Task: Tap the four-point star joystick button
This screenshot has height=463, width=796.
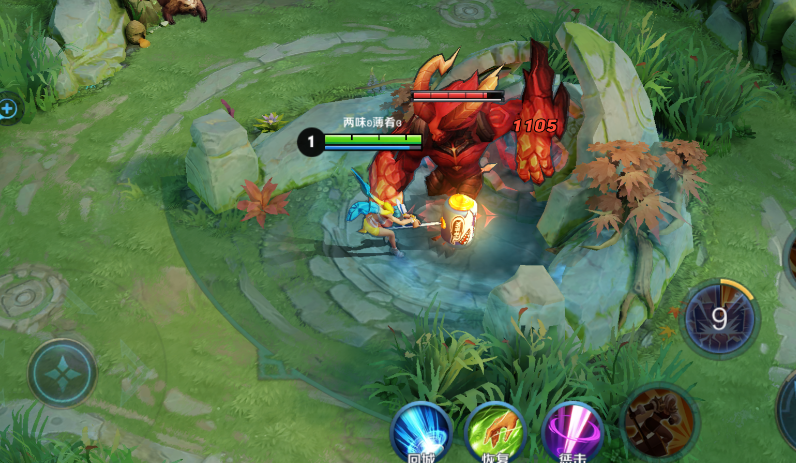Action: 62,372
